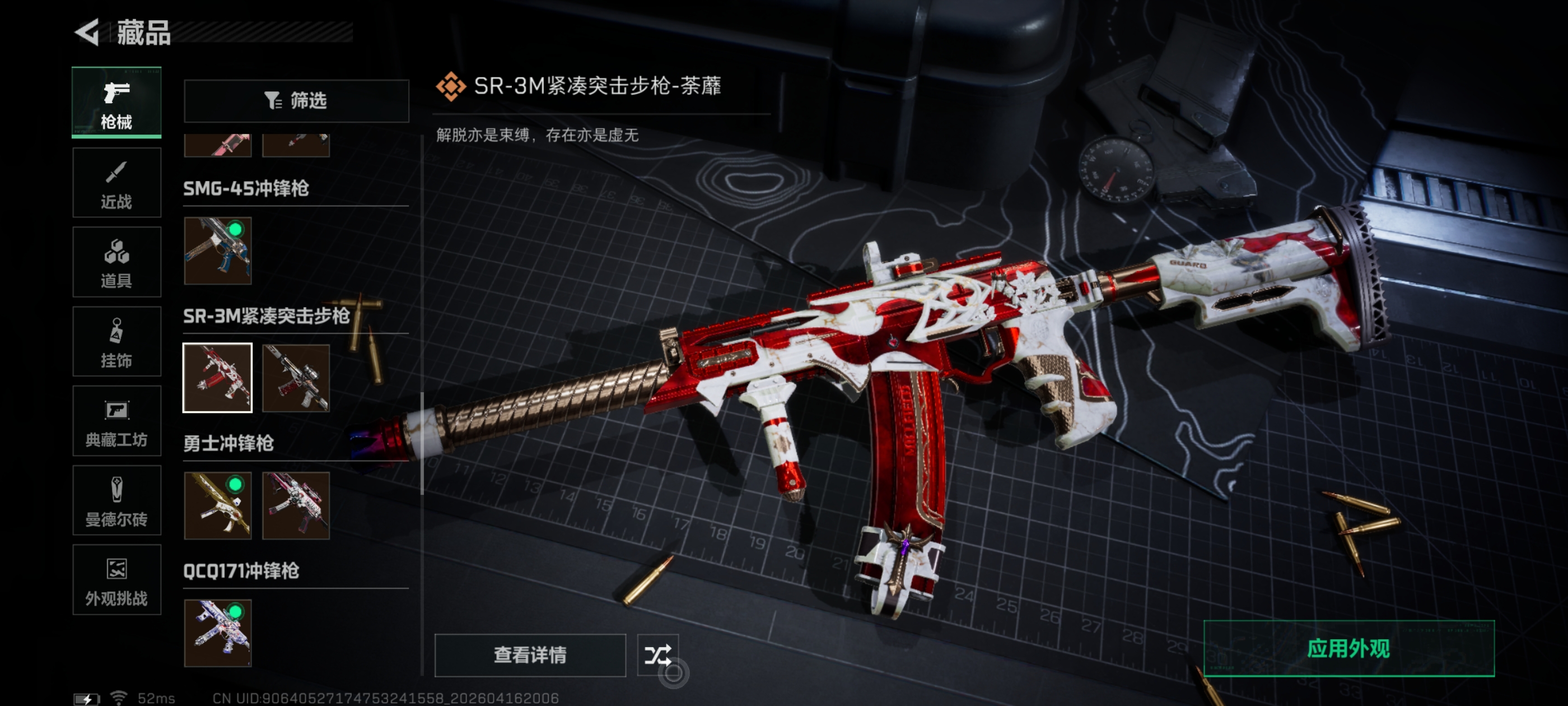Select the 道具 items category
1568x706 pixels.
116,263
